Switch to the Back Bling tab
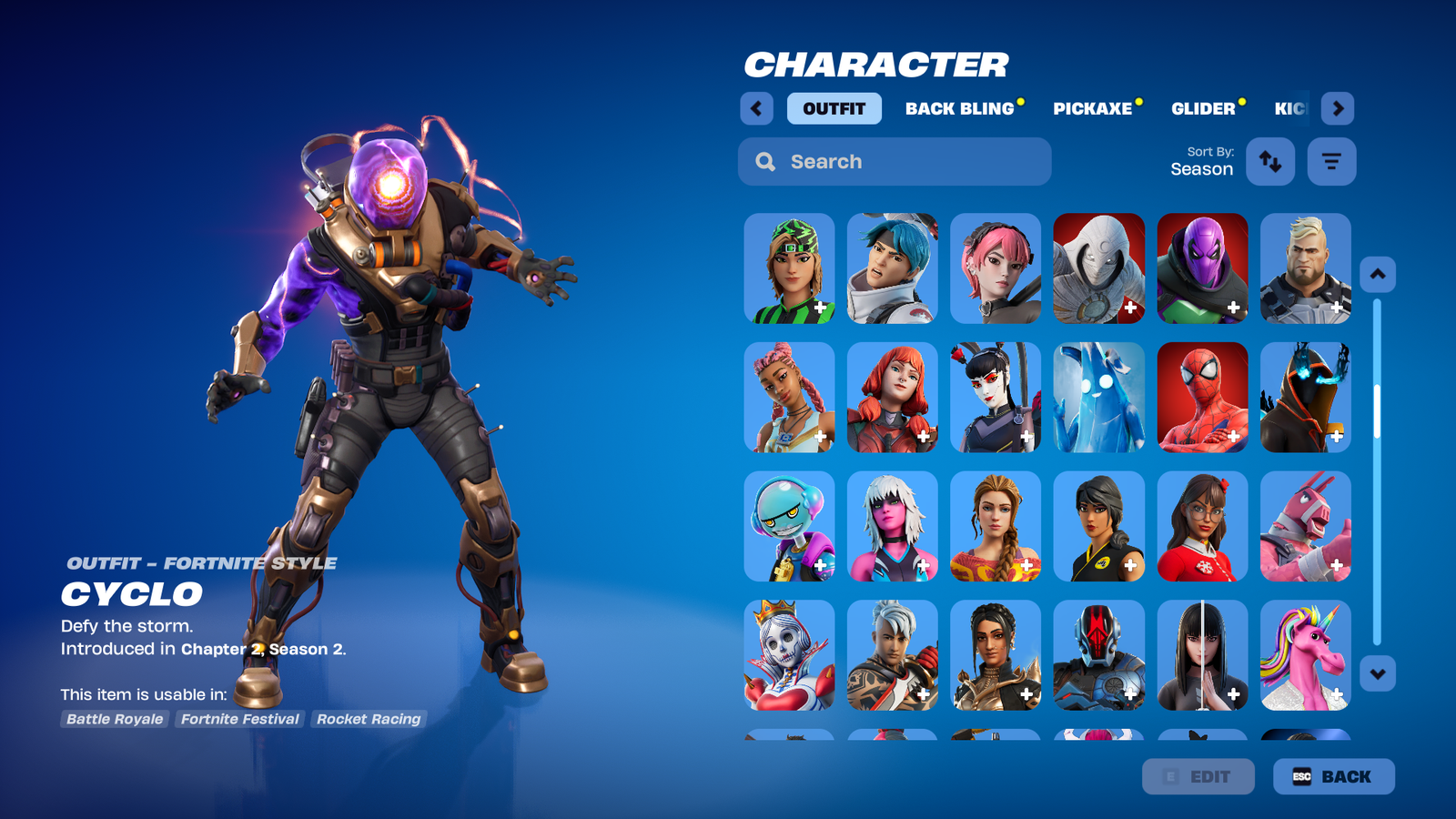The width and height of the screenshot is (1456, 819). 960,108
